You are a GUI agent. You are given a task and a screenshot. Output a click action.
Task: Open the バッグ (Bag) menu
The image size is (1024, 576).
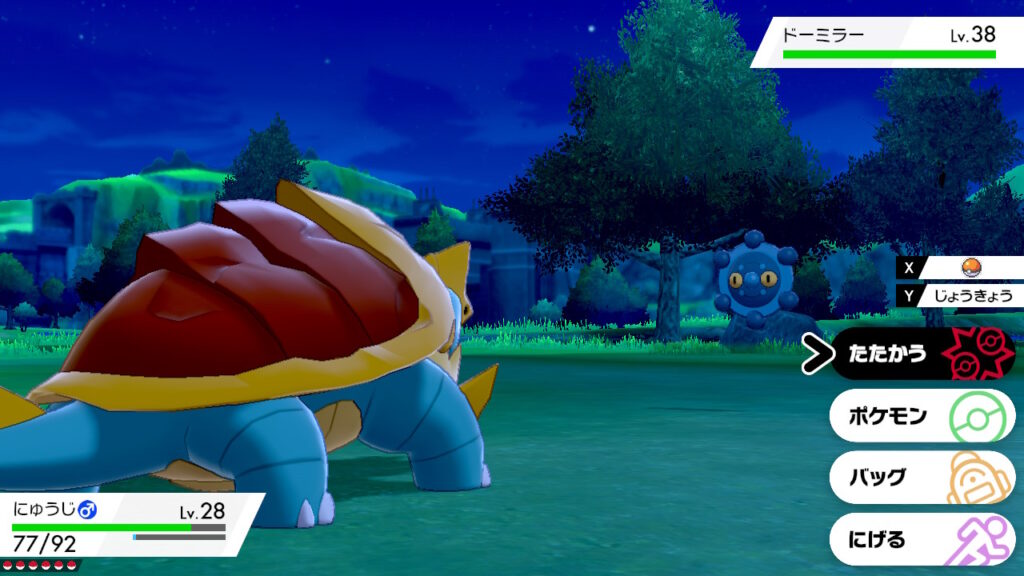point(920,477)
